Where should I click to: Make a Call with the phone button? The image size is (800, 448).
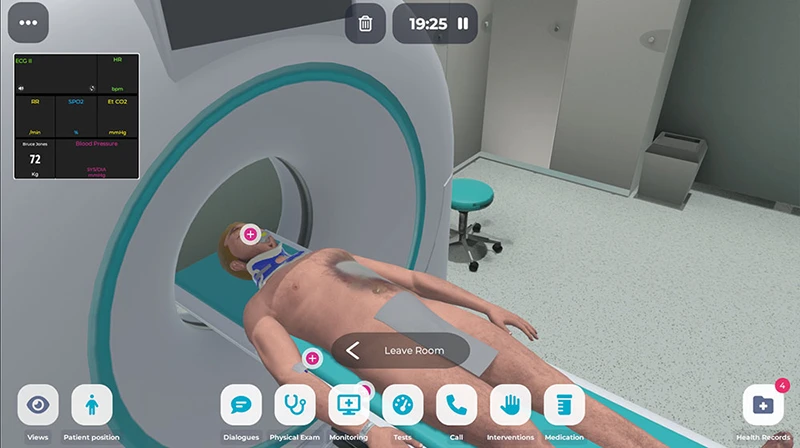[x=457, y=405]
